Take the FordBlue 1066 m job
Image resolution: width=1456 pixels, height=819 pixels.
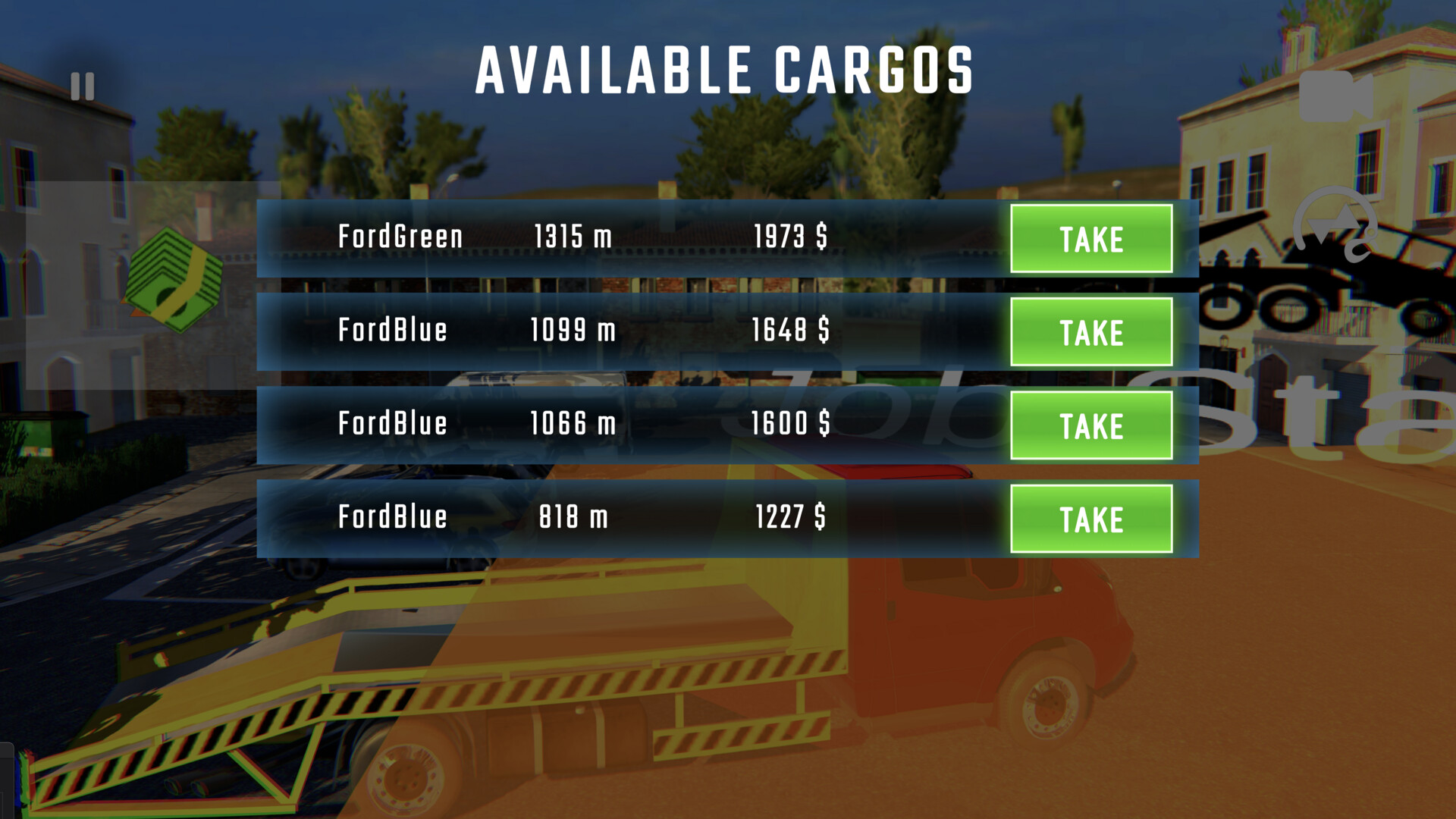click(1092, 425)
